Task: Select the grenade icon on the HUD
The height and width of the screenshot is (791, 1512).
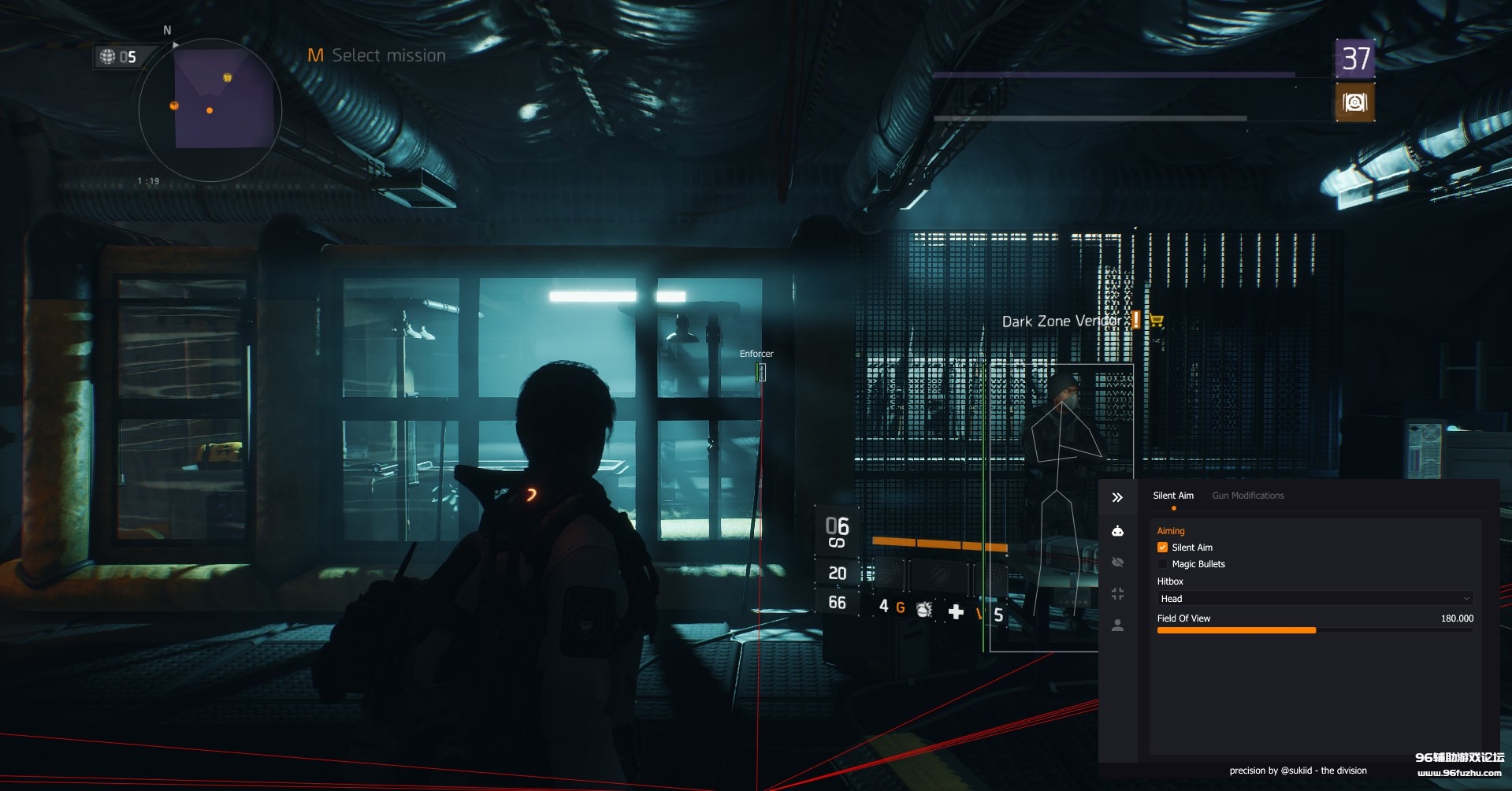Action: (923, 611)
